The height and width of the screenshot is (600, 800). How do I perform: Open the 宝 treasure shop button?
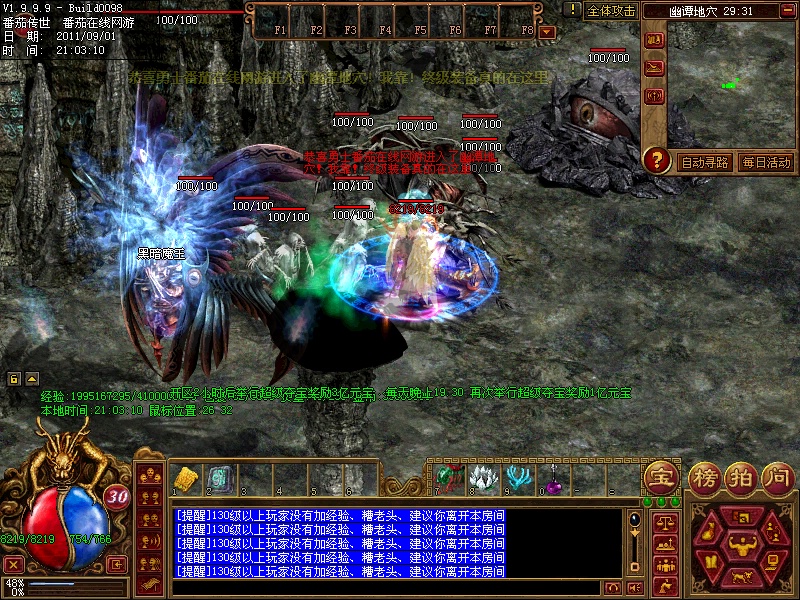tap(660, 476)
